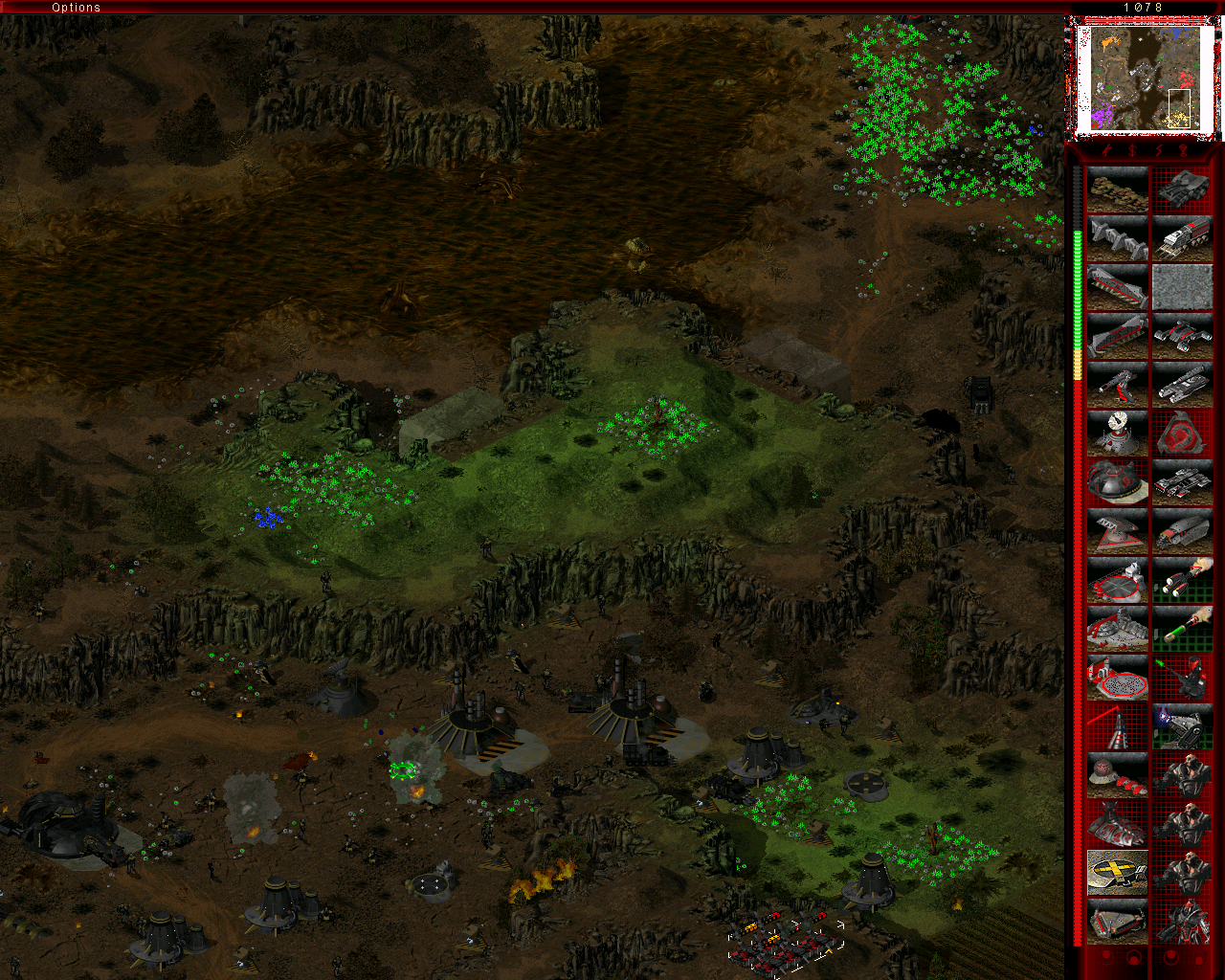Select the radar dish structure icon
The width and height of the screenshot is (1225, 980).
(x=1117, y=434)
